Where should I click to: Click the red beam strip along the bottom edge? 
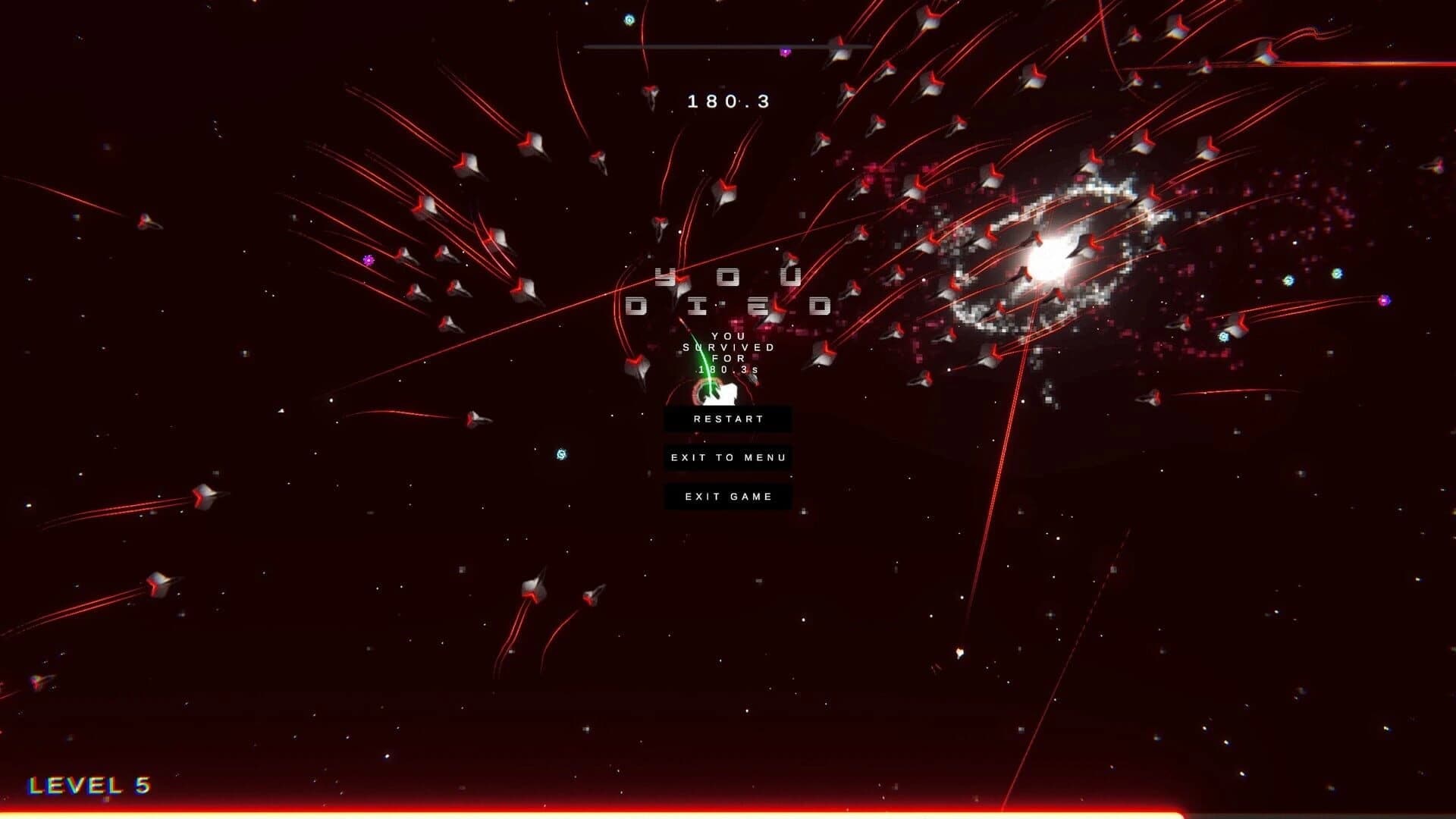[728, 811]
